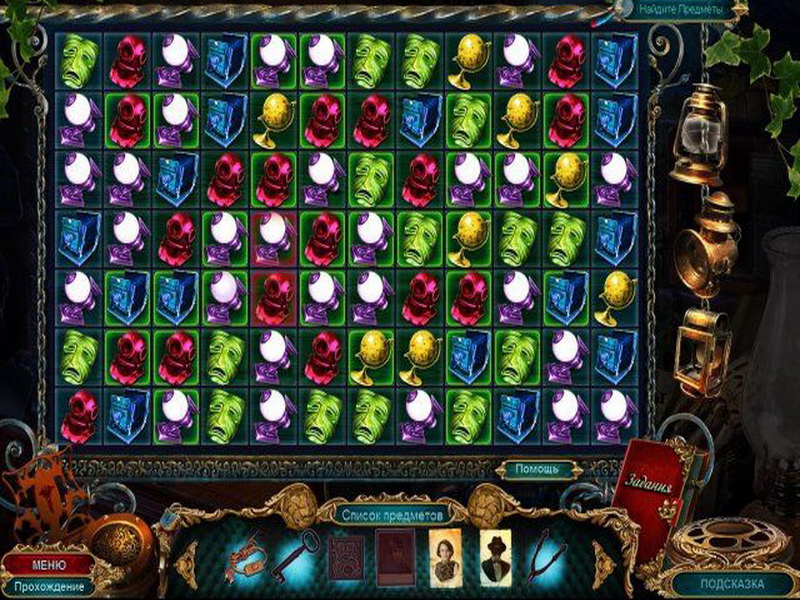This screenshot has height=600, width=800.
Task: Open the МЕНЮ button
Action: click(x=47, y=565)
